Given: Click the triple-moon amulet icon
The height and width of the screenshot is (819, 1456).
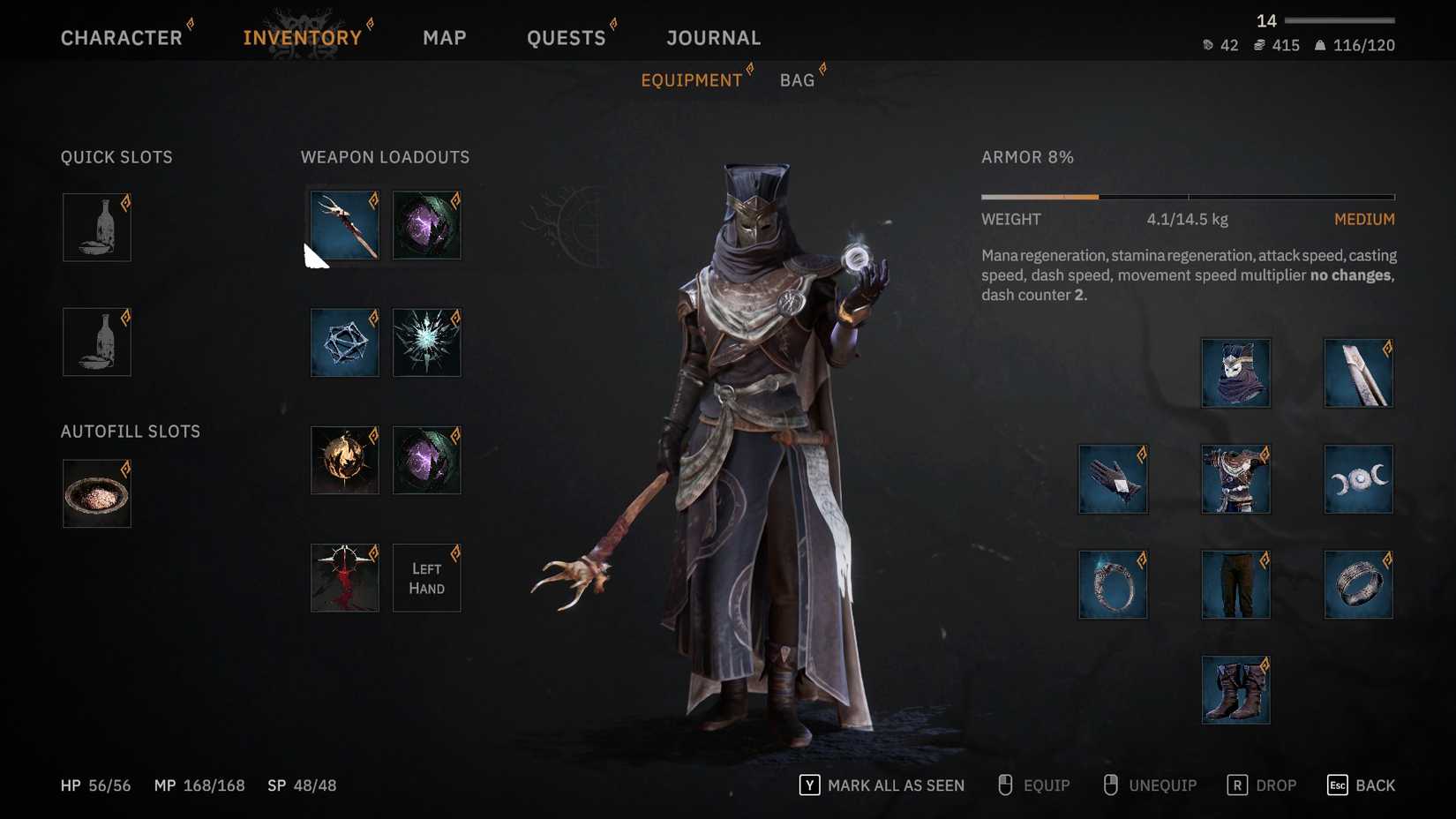Looking at the screenshot, I should [x=1358, y=479].
